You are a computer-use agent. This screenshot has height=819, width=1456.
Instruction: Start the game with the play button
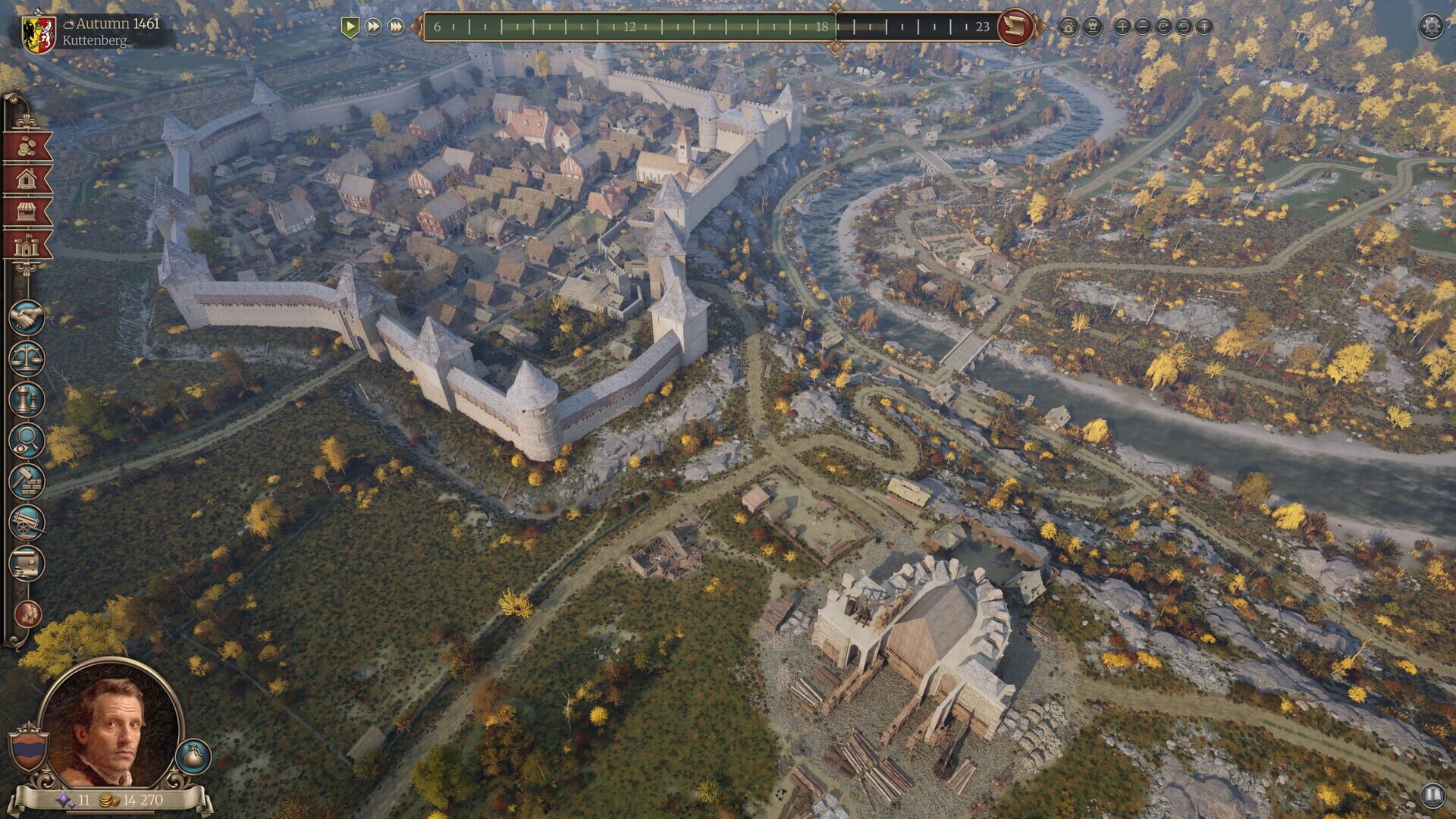[350, 27]
